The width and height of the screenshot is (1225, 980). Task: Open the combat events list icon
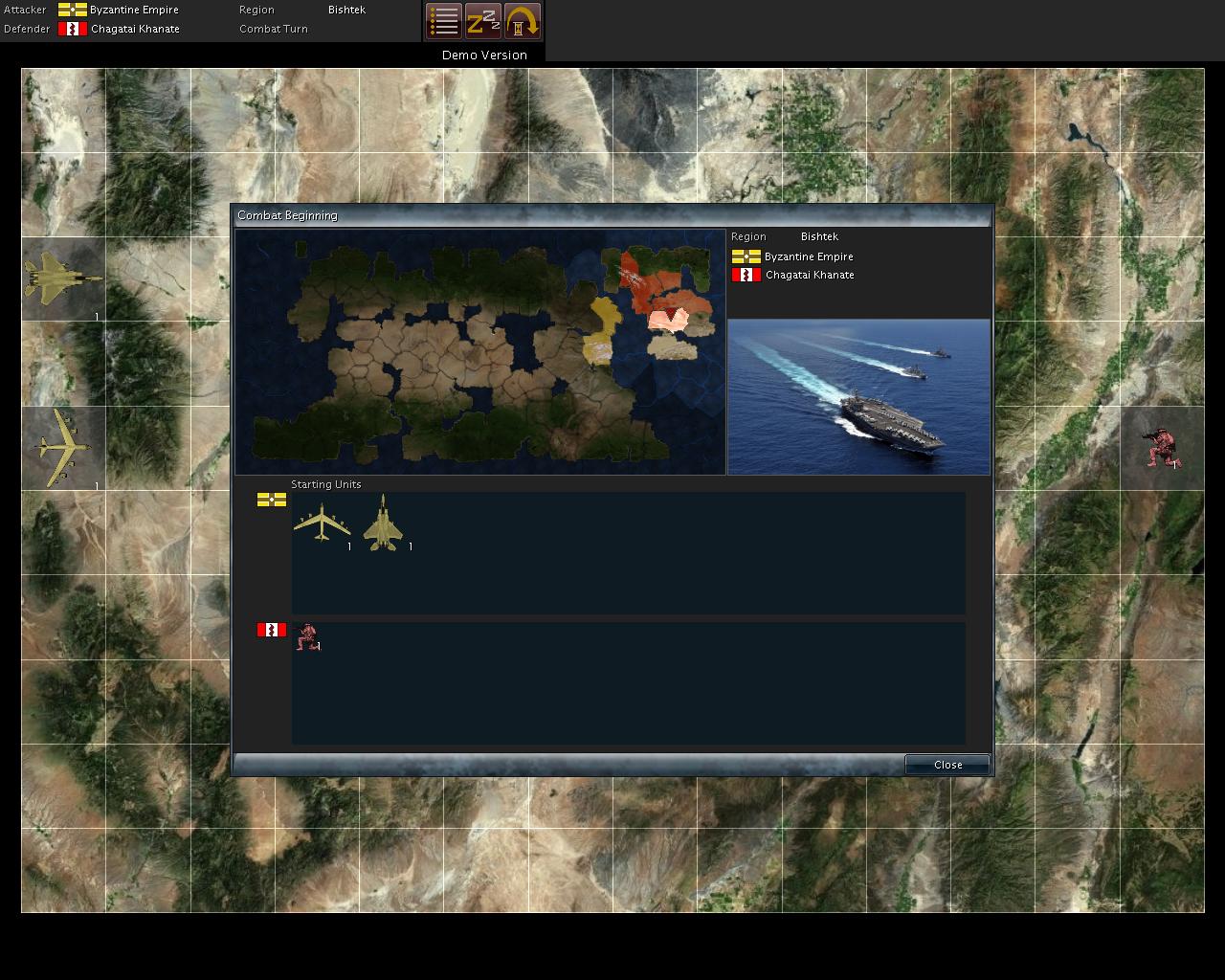point(442,20)
